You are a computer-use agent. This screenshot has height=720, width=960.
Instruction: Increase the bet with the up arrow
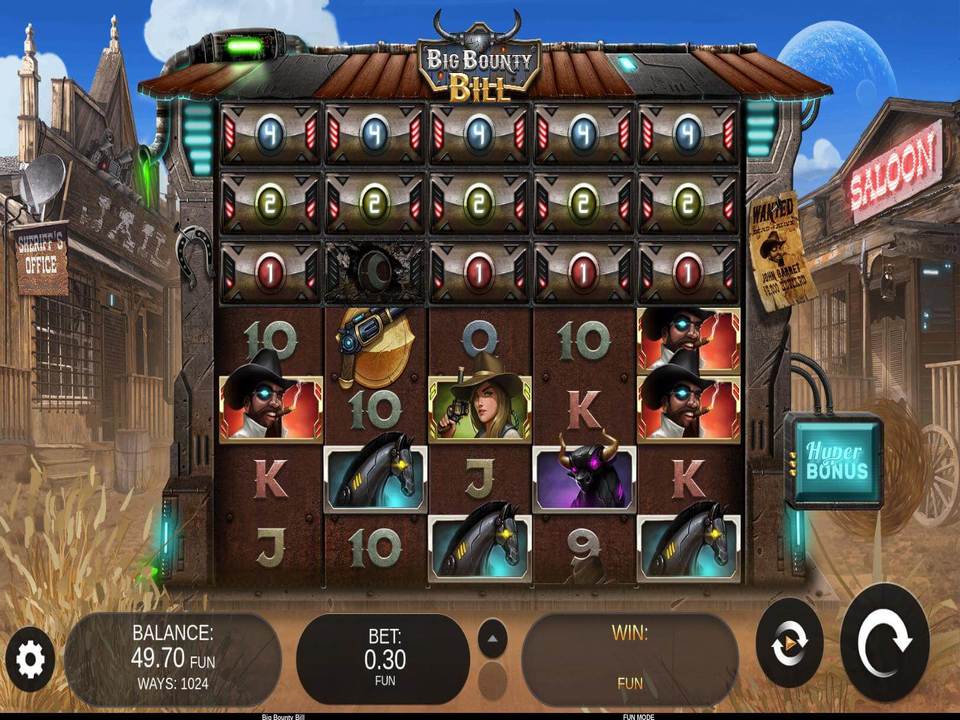coord(492,638)
